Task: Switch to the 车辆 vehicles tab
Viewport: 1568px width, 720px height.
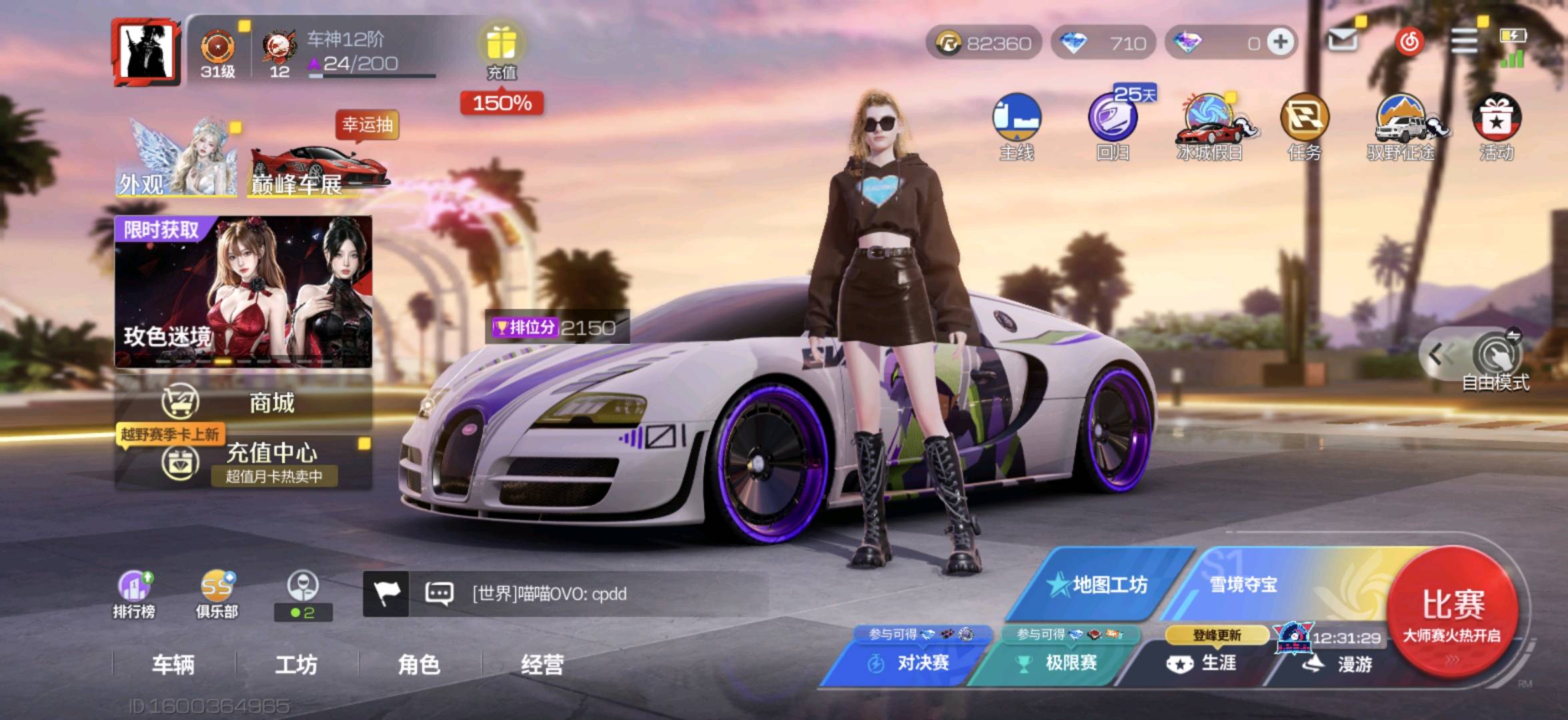Action: click(173, 664)
